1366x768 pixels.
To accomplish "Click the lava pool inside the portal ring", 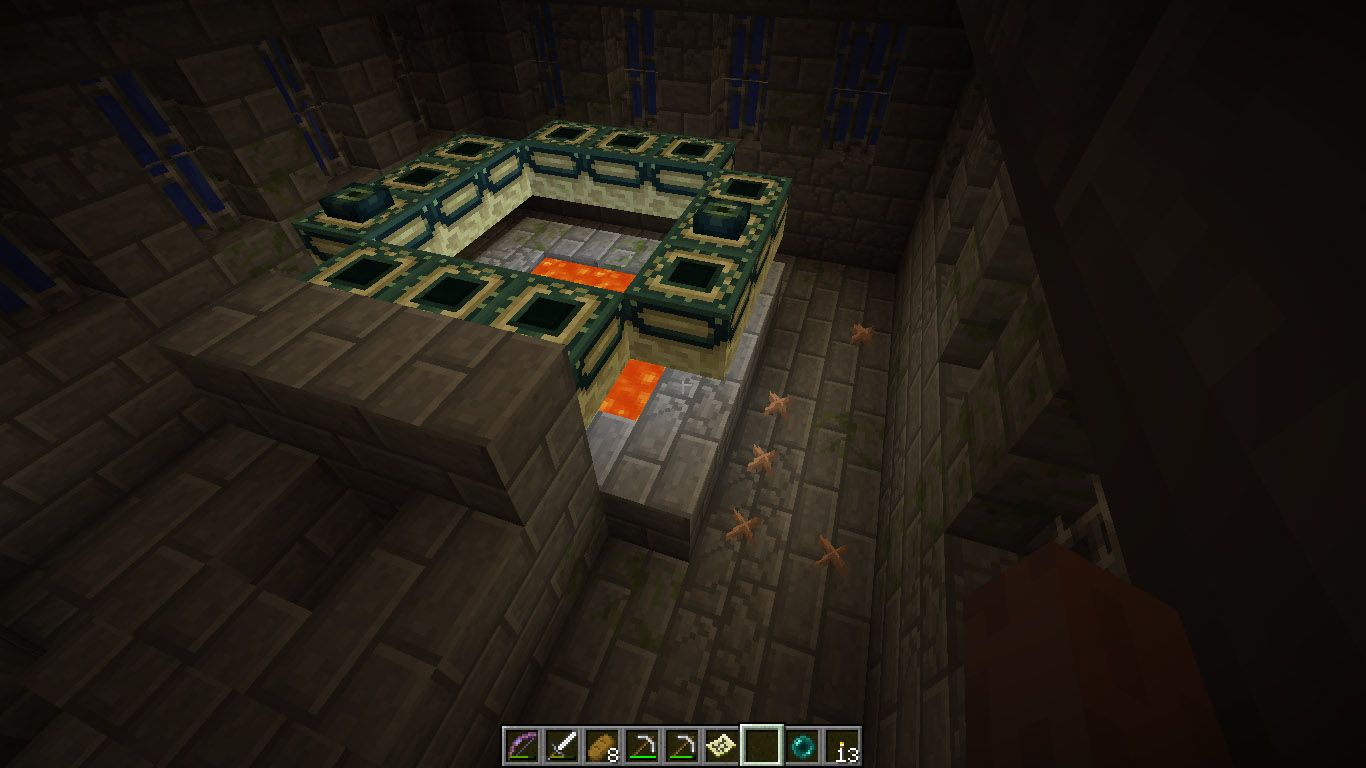I will tap(585, 272).
